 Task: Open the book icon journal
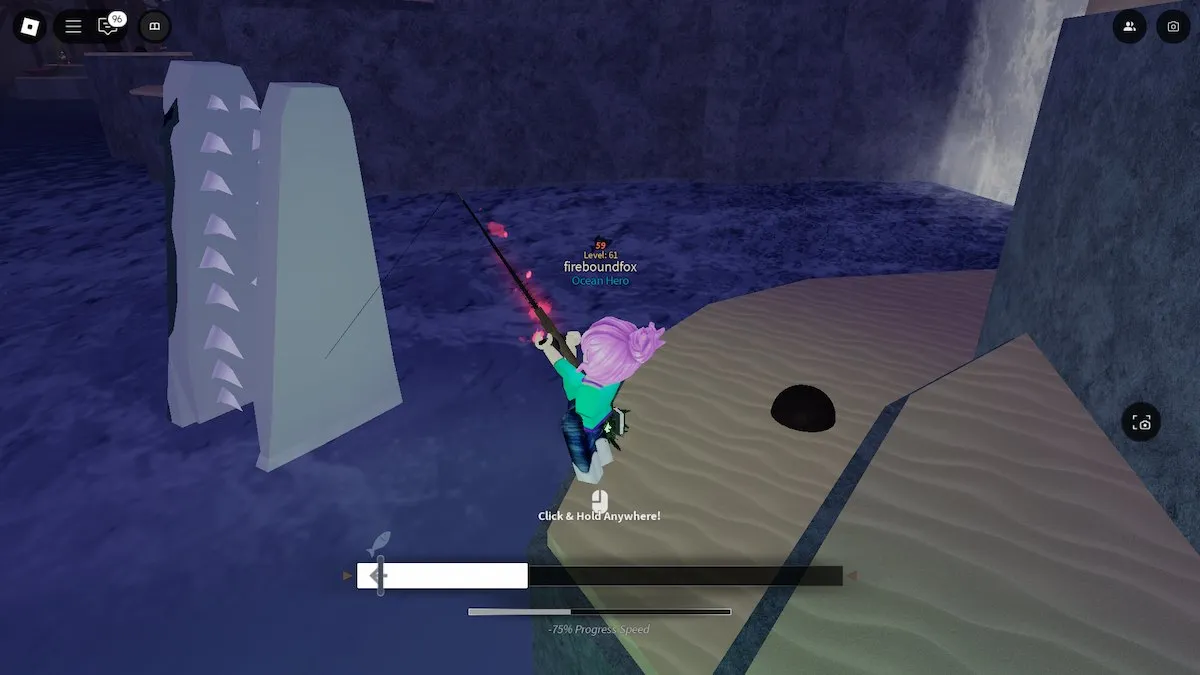pyautogui.click(x=154, y=27)
